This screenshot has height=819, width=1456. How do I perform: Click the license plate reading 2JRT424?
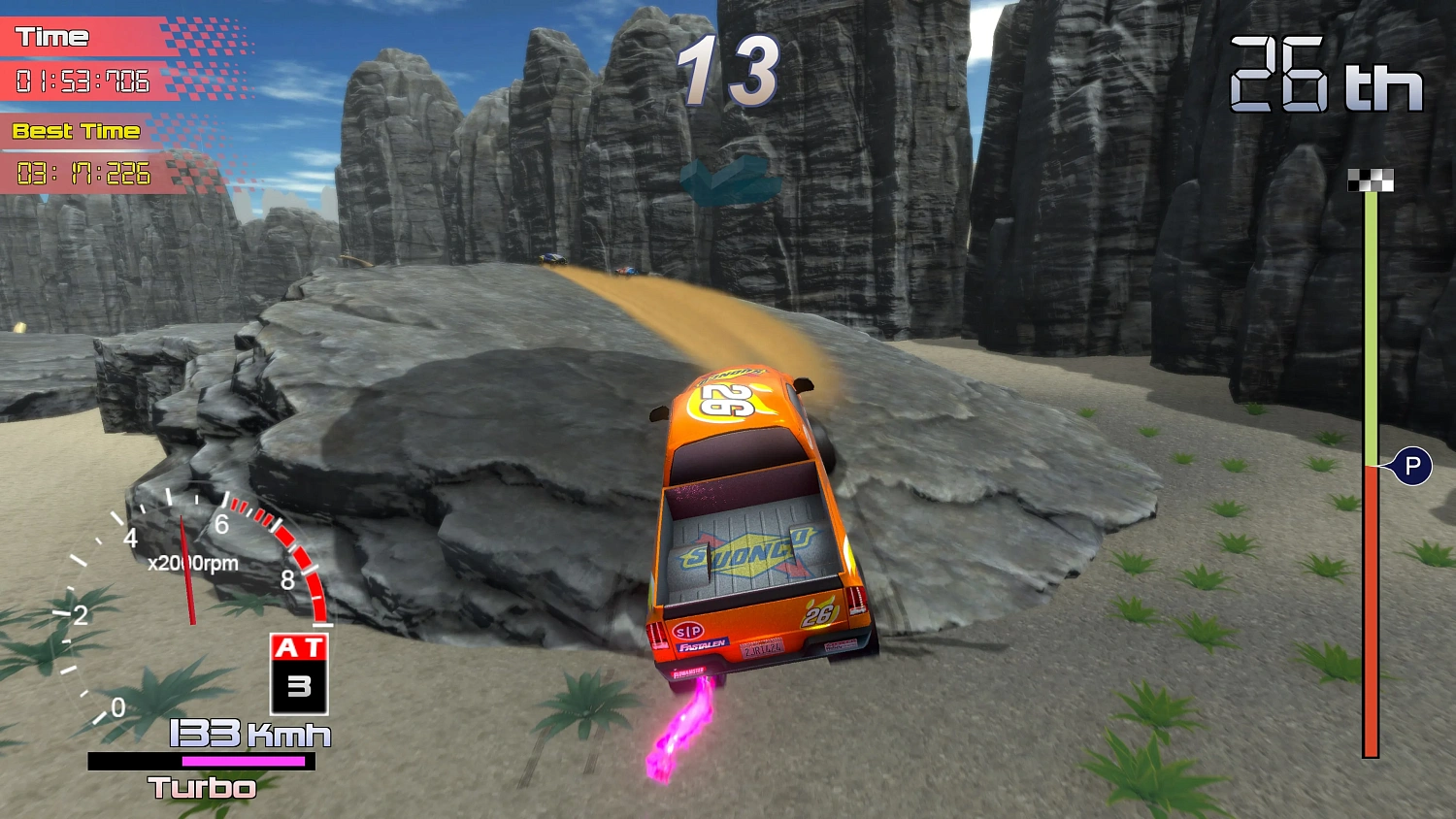(x=762, y=648)
